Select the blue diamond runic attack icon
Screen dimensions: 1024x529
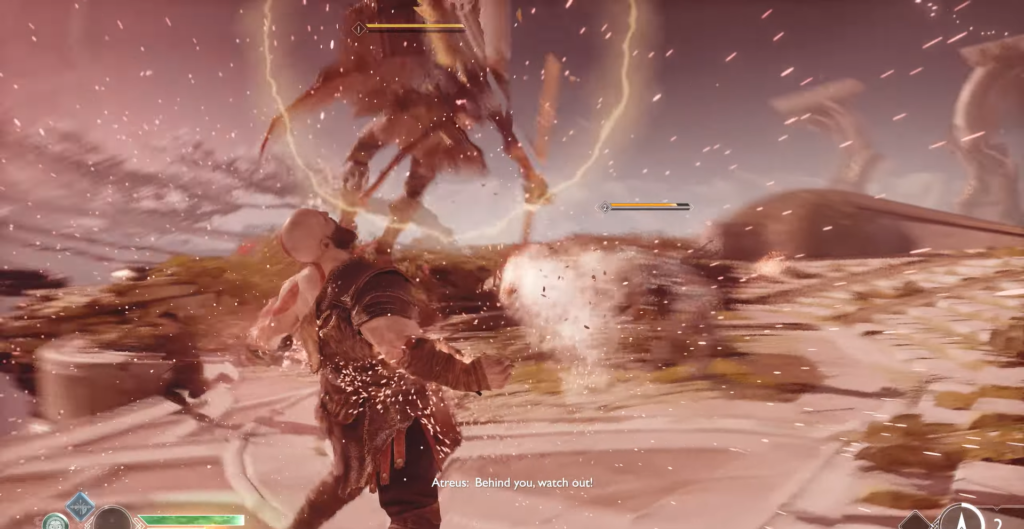click(80, 506)
